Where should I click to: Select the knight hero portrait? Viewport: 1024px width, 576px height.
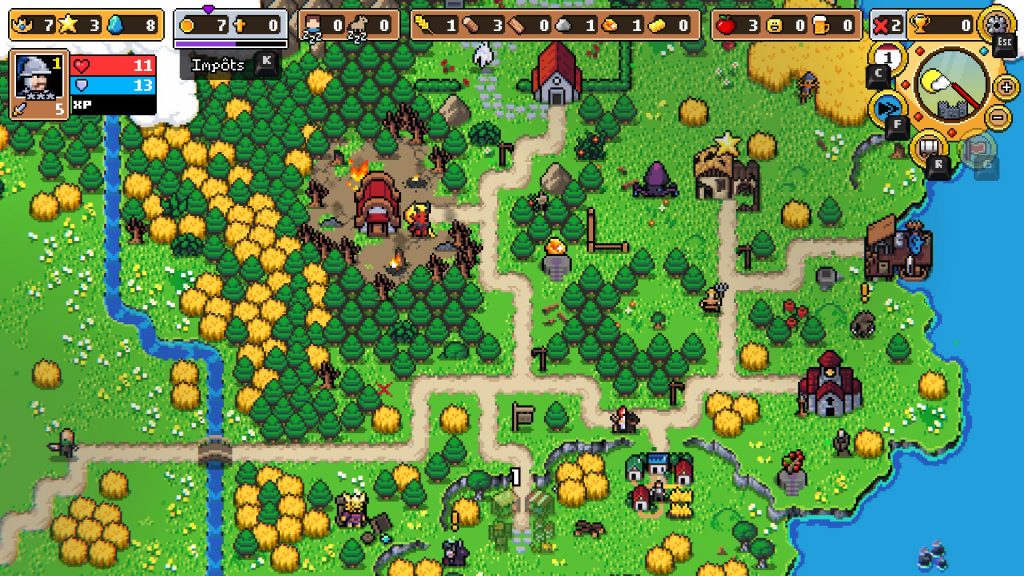(x=36, y=76)
